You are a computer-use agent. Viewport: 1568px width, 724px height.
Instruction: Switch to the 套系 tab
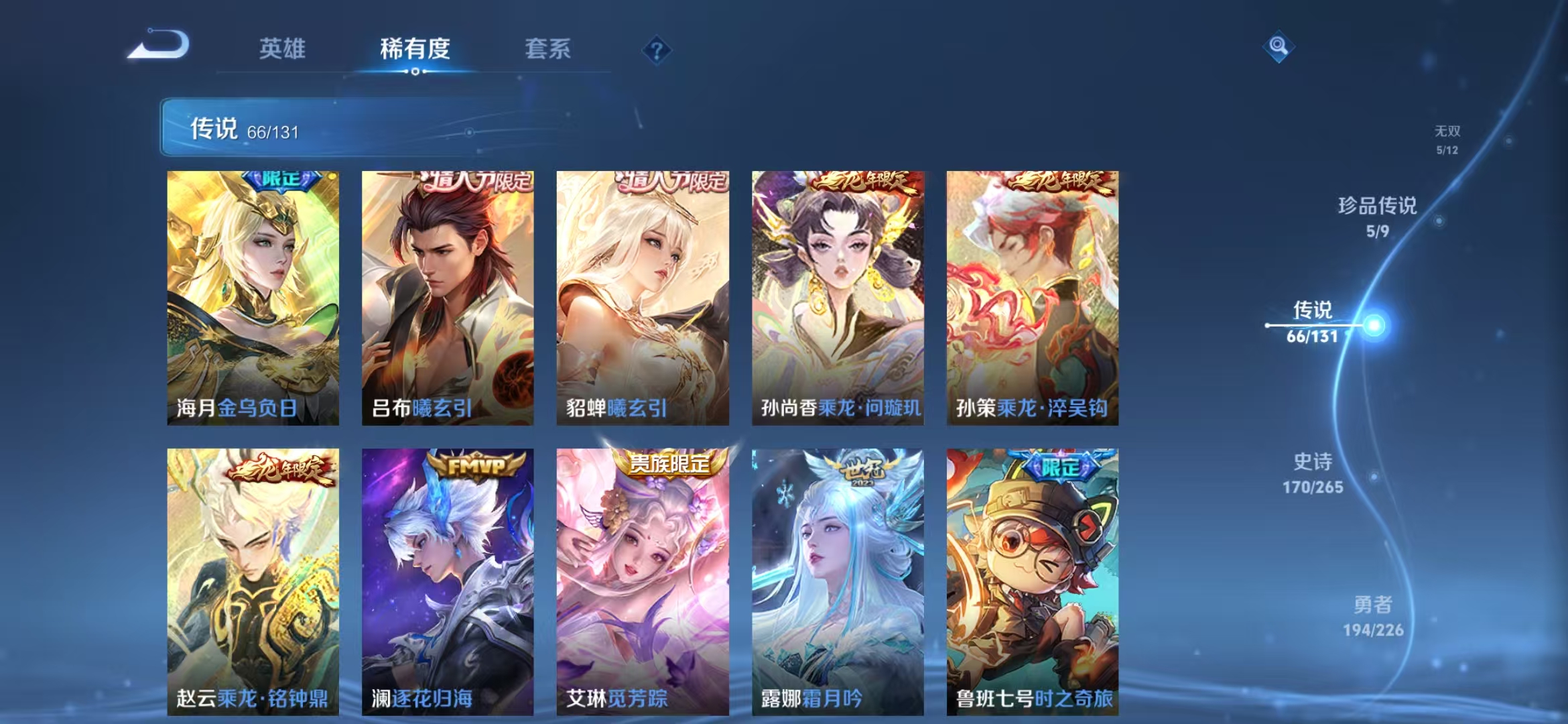pyautogui.click(x=548, y=49)
